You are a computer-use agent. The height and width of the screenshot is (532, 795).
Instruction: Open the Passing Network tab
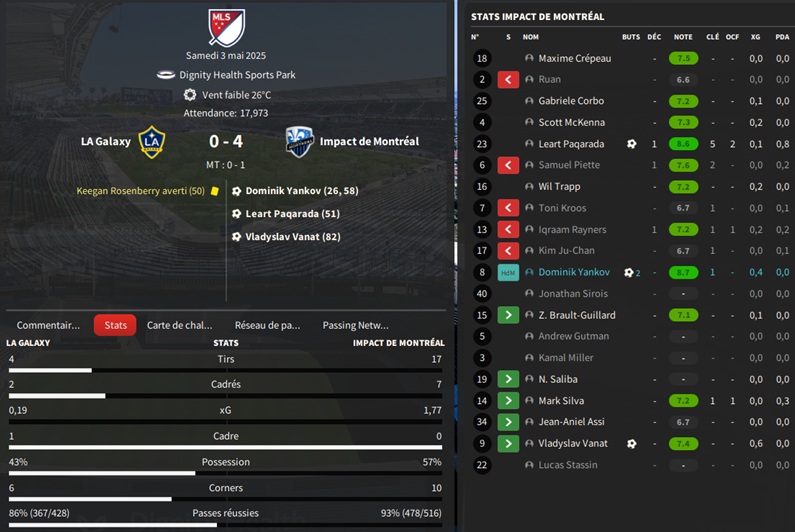(355, 325)
